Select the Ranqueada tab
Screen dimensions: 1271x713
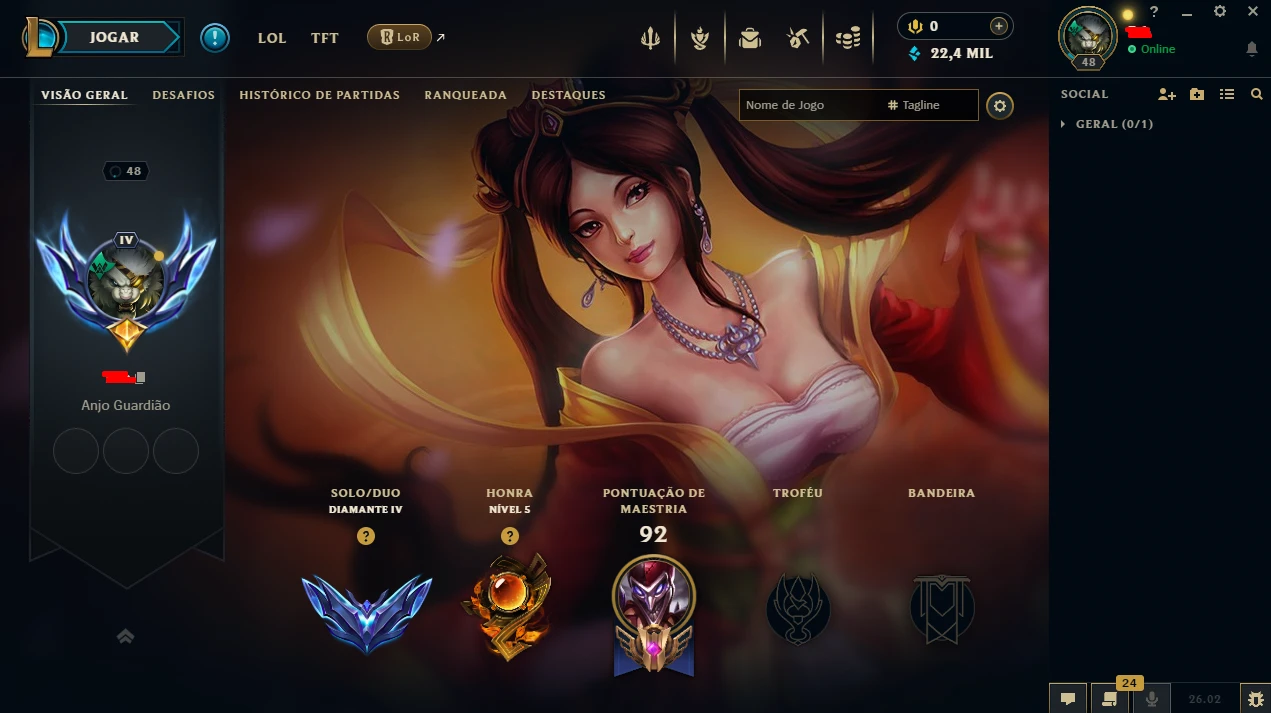point(465,95)
